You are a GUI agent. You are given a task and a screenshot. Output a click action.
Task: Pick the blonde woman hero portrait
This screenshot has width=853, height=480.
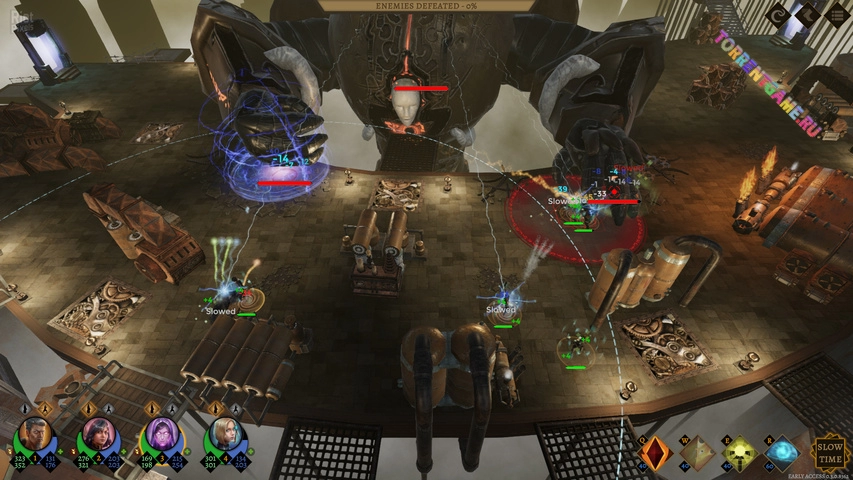(x=223, y=436)
